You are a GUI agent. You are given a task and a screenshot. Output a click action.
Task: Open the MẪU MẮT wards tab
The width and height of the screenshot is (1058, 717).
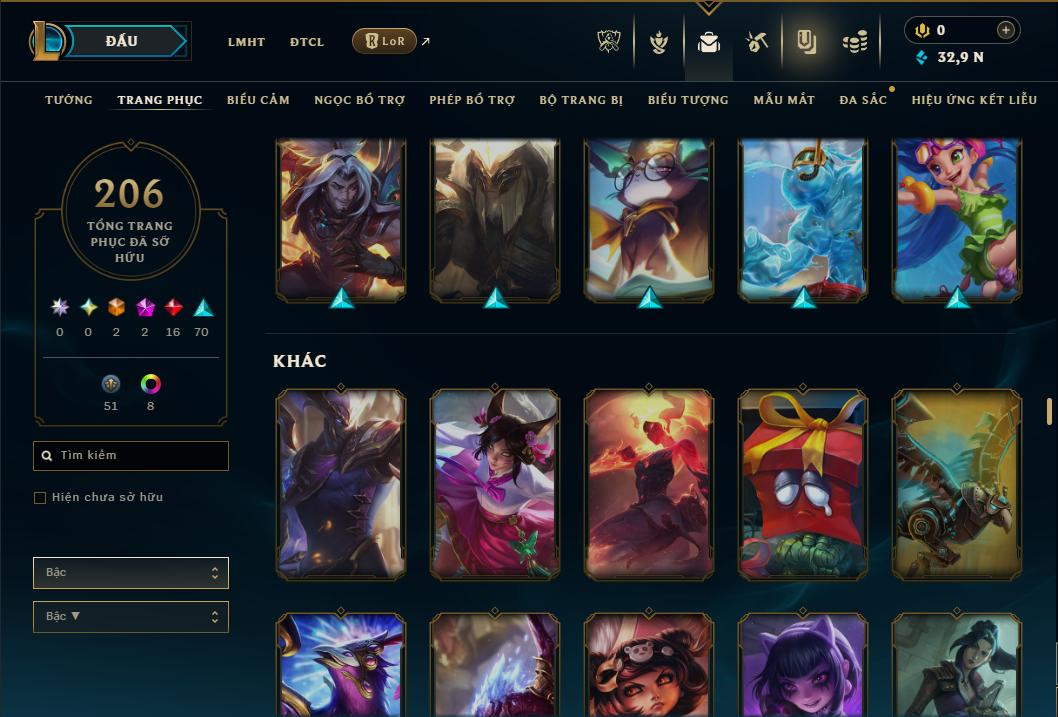coord(784,100)
